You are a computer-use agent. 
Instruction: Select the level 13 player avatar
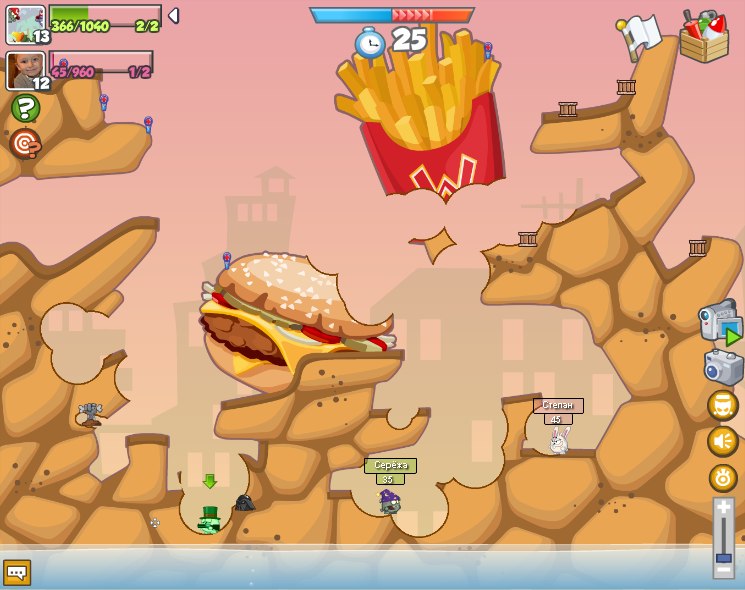click(26, 24)
